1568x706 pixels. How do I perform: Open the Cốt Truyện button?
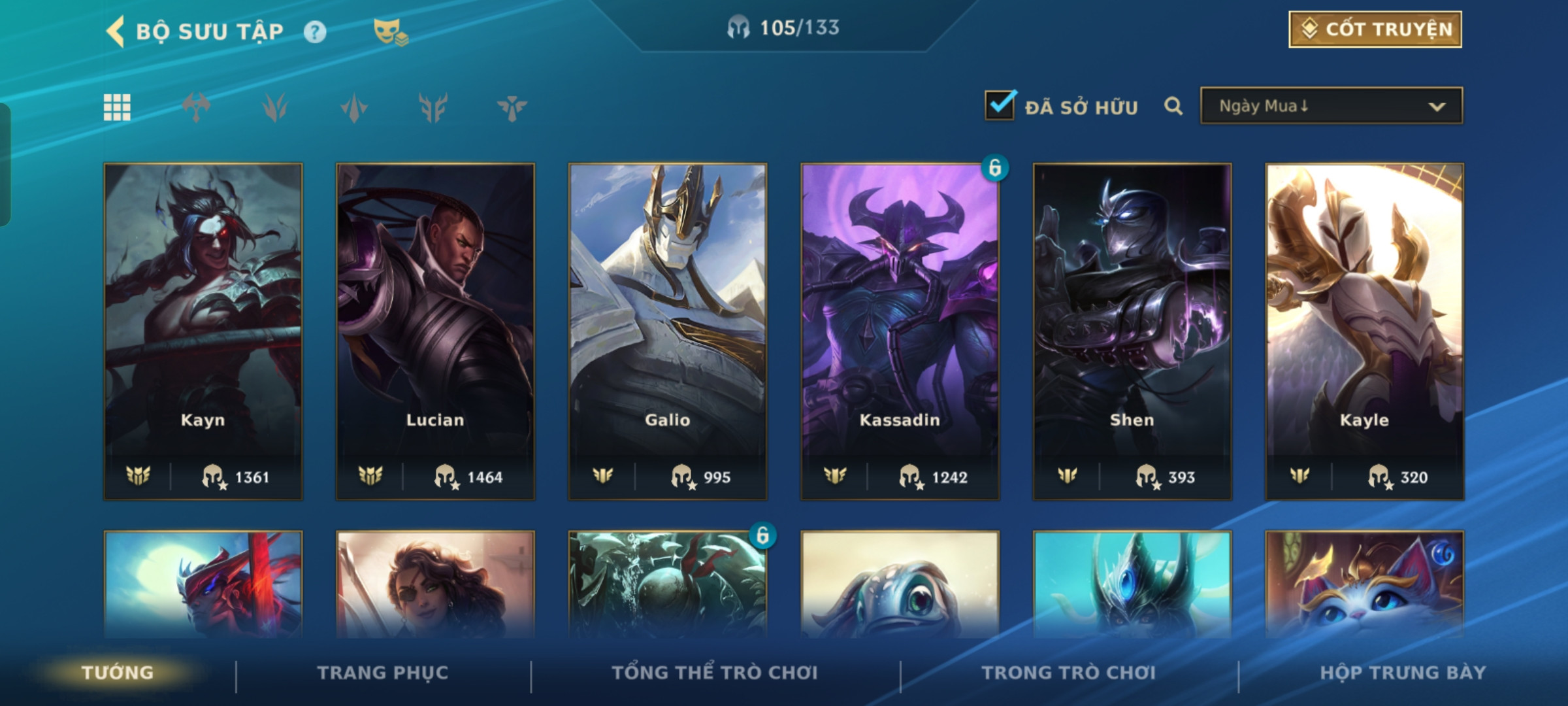[1375, 29]
